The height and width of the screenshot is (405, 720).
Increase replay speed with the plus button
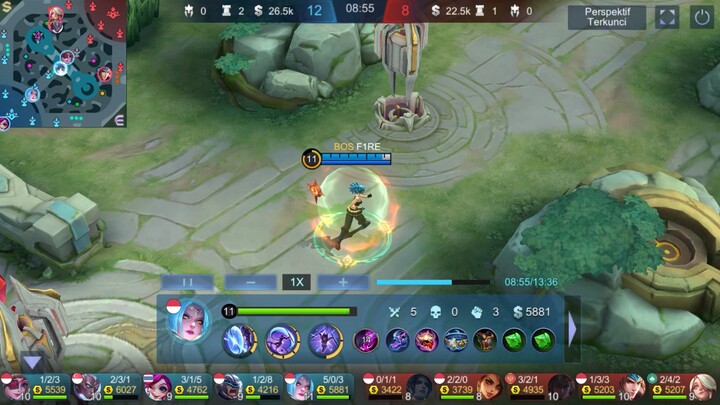[343, 282]
